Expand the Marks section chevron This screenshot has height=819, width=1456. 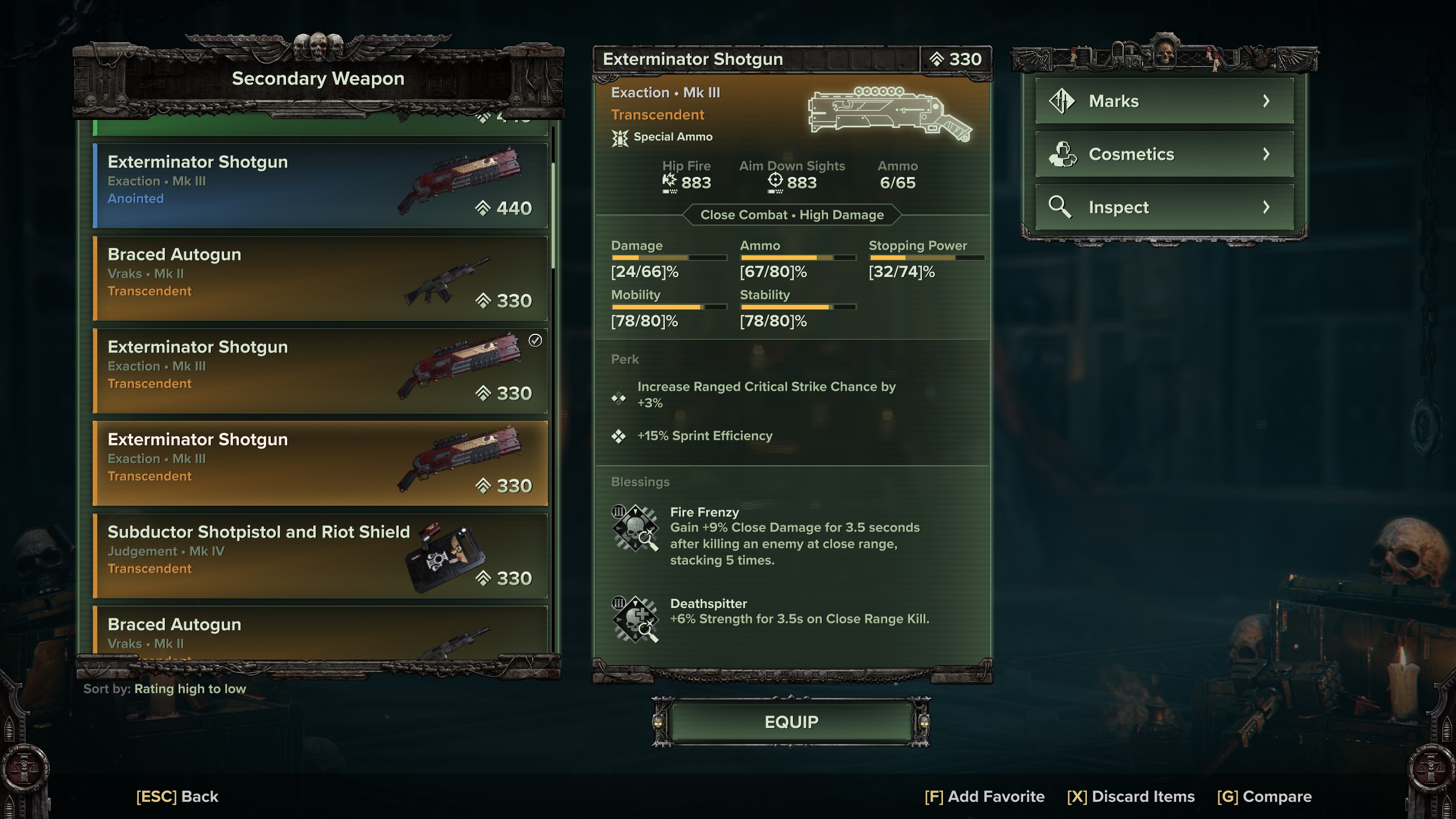[x=1267, y=101]
